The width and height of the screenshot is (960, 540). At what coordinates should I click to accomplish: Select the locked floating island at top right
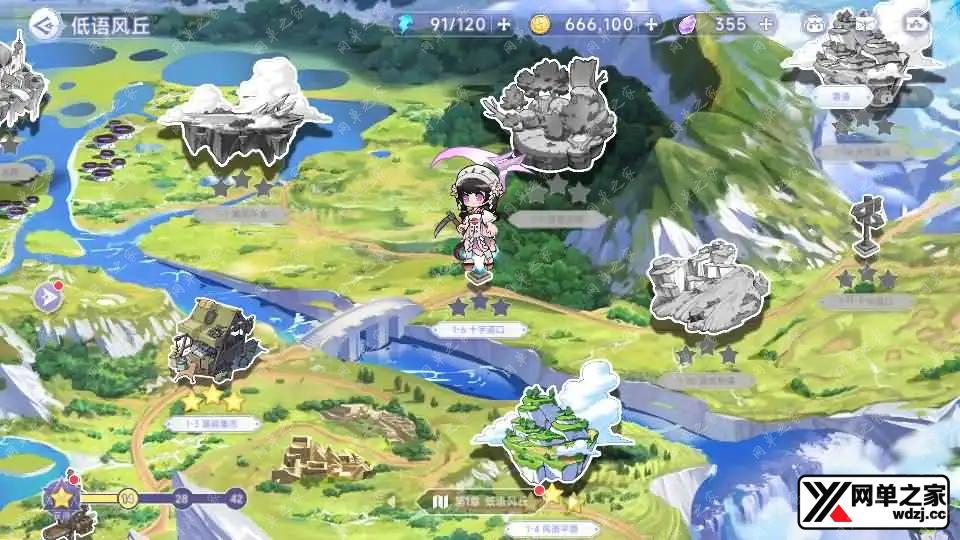[x=860, y=60]
